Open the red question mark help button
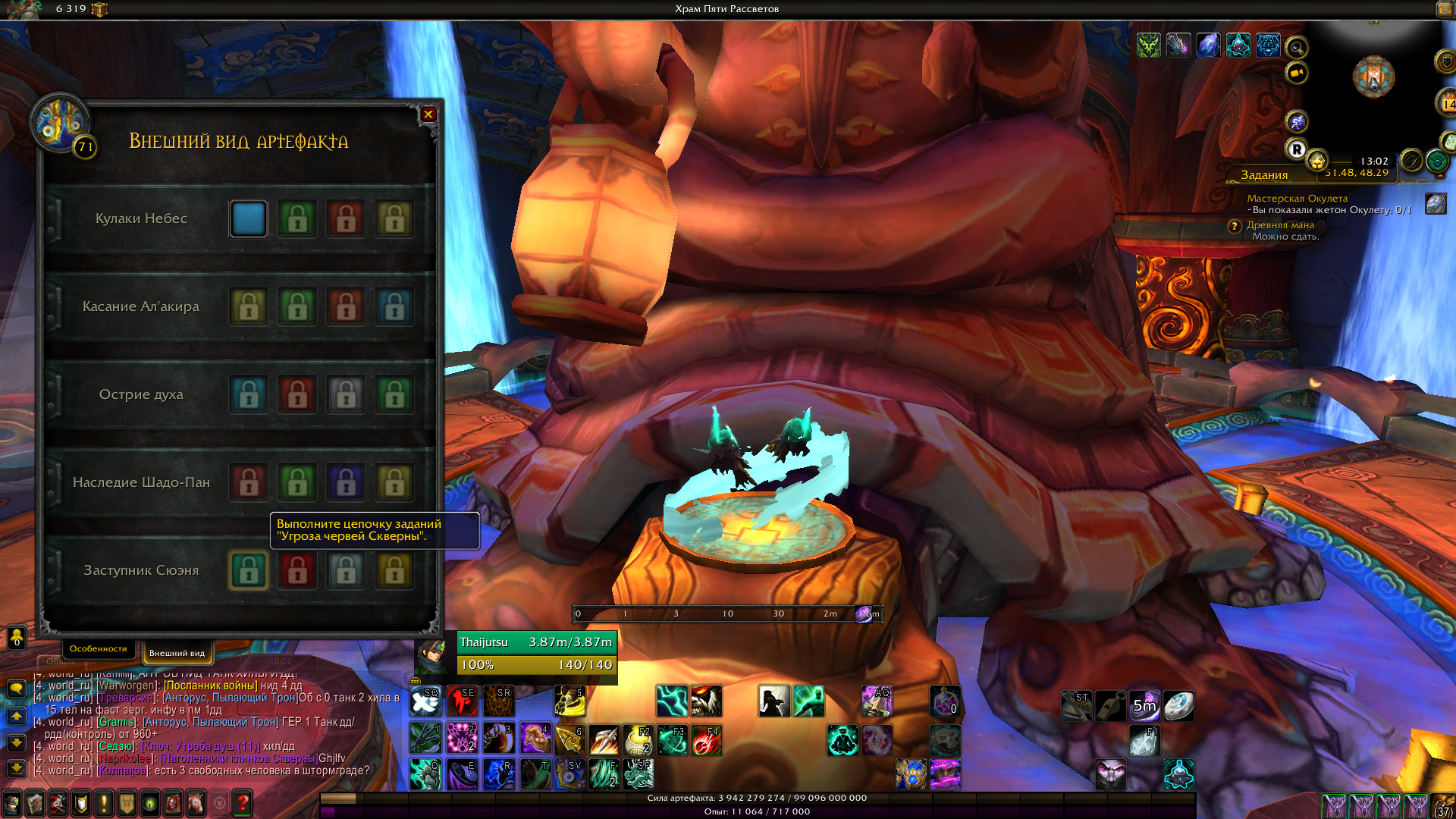Image resolution: width=1456 pixels, height=819 pixels. point(243,802)
